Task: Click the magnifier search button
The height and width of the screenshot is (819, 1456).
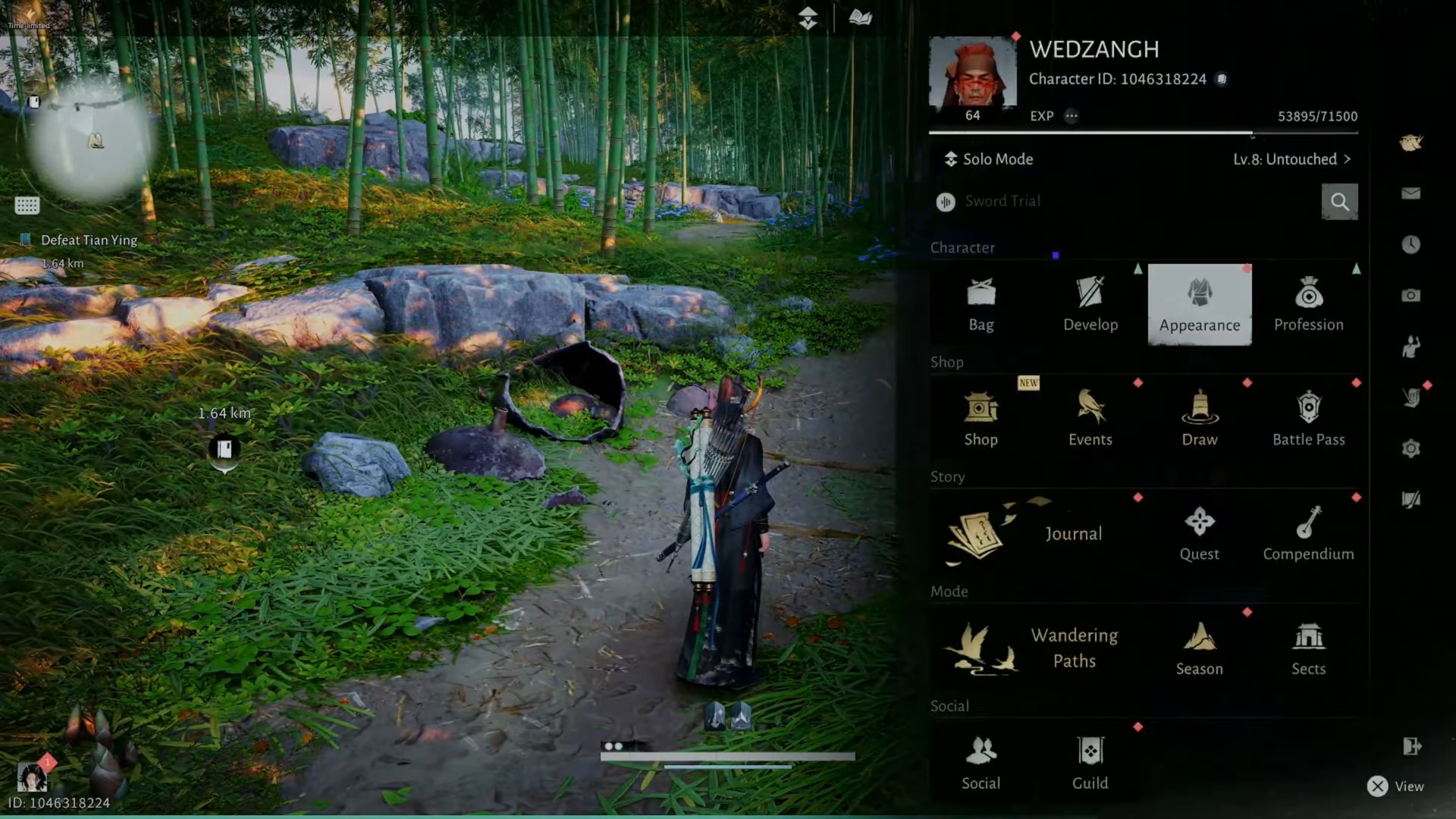Action: pos(1339,202)
